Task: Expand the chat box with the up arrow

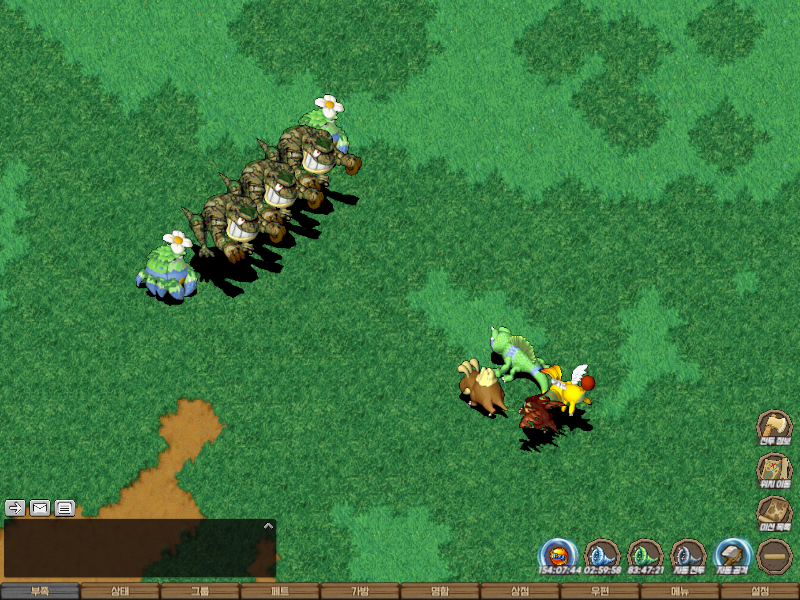Action: (267, 525)
